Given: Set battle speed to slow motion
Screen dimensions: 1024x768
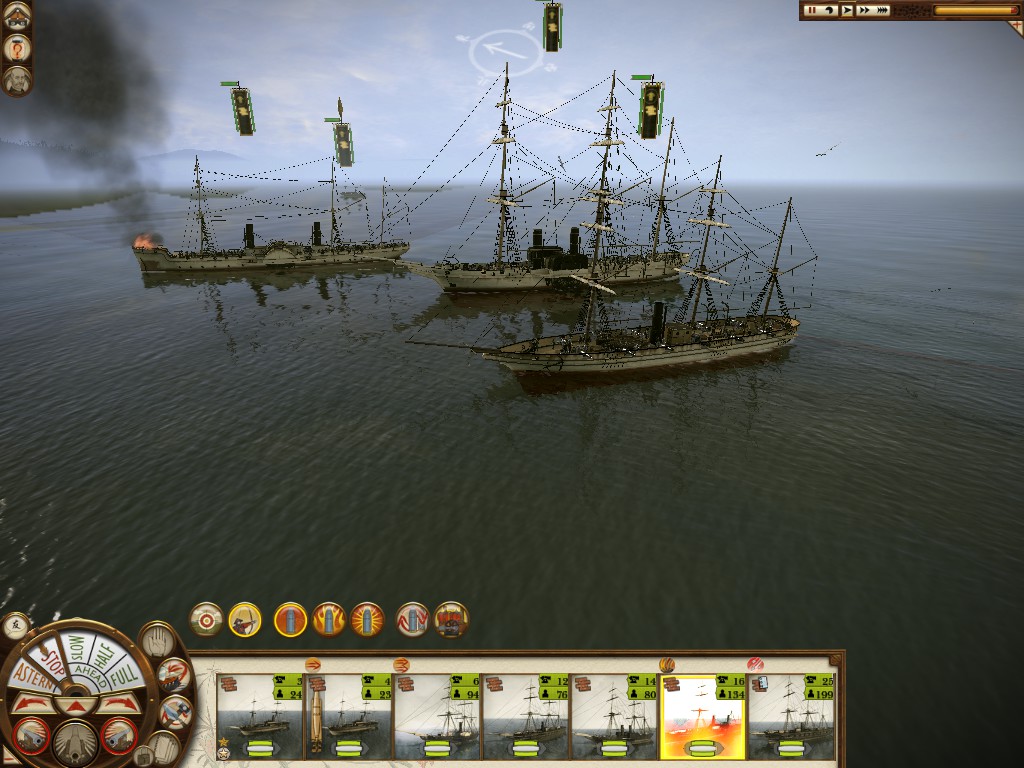Looking at the screenshot, I should 828,10.
